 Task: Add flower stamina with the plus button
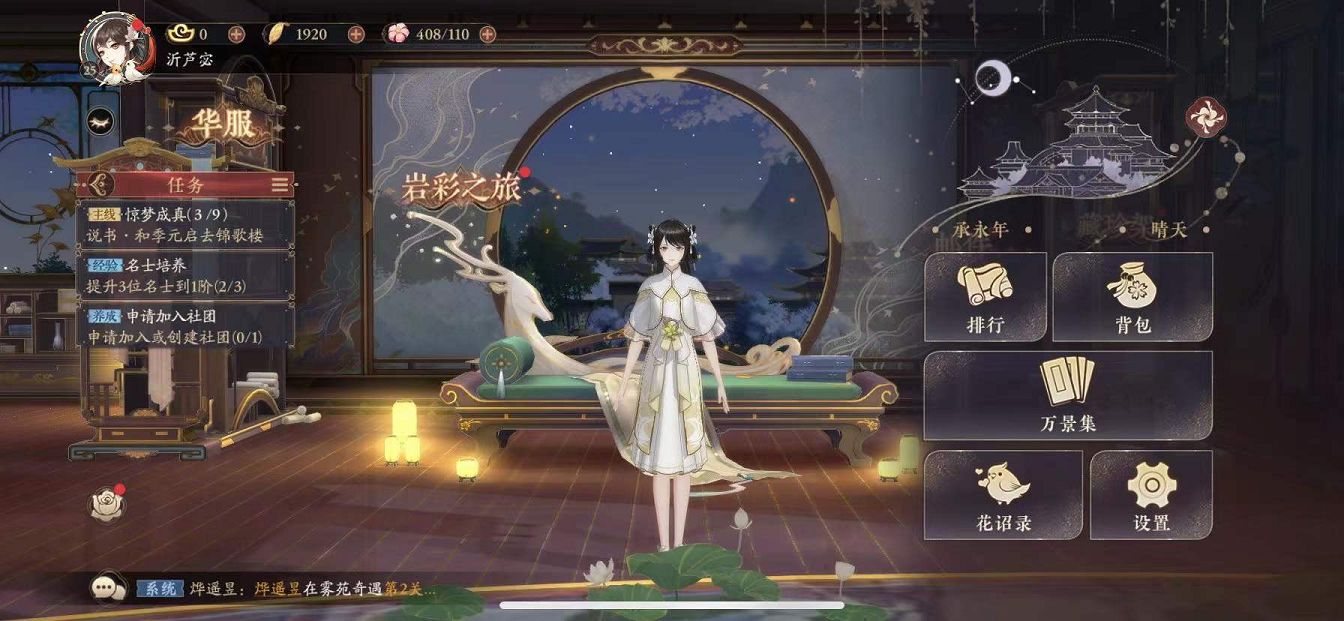(x=487, y=34)
